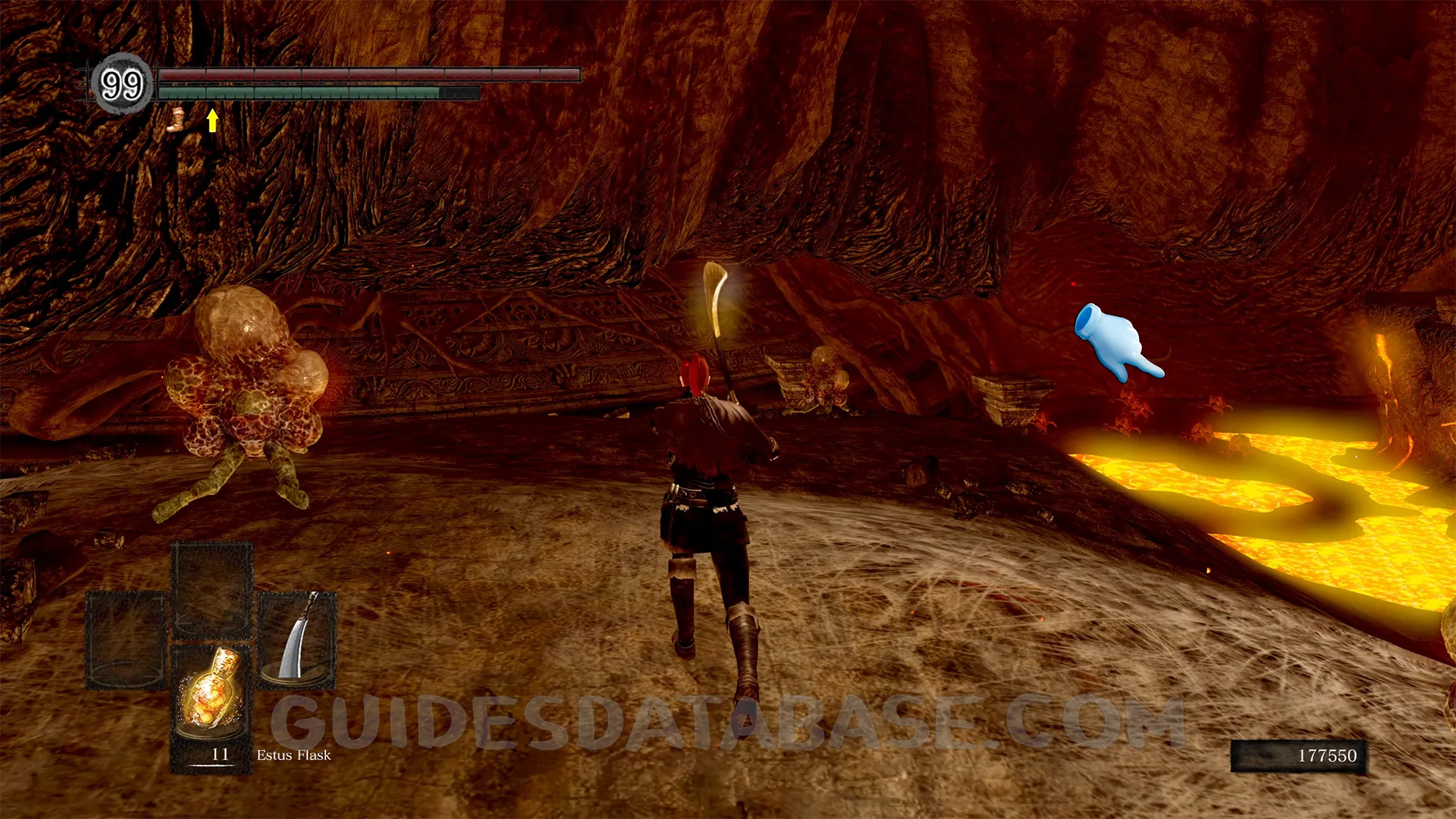Click the yellow up-arrow buff icon
This screenshot has width=1456, height=819.
[213, 120]
